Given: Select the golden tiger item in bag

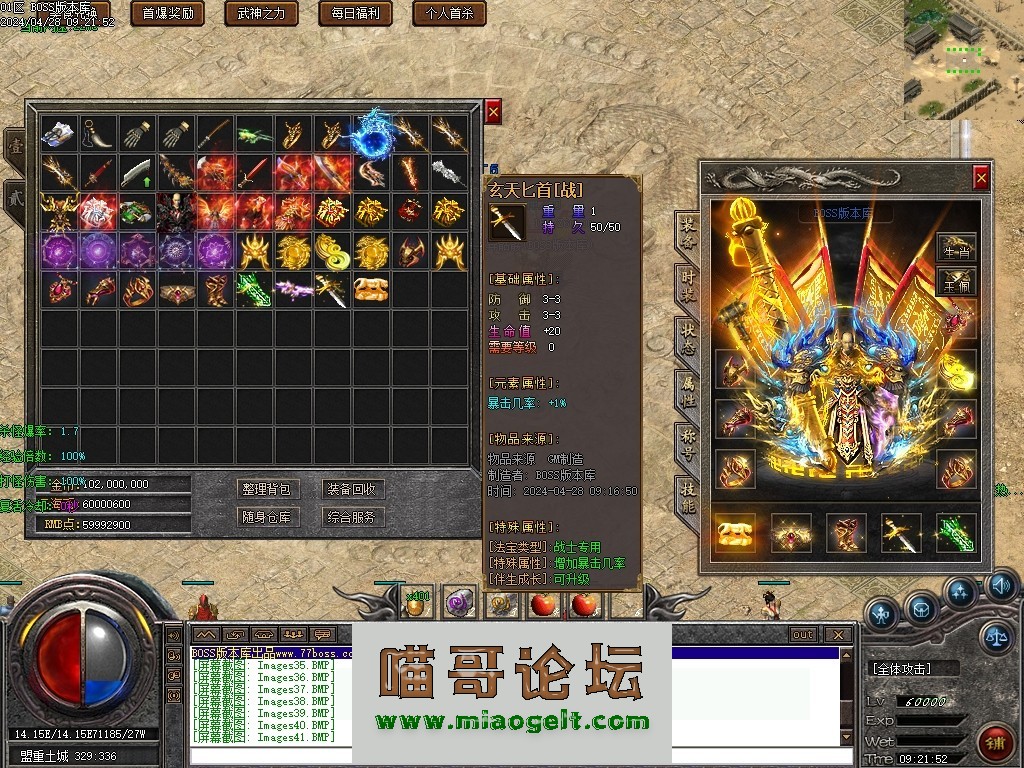Looking at the screenshot, I should [372, 290].
